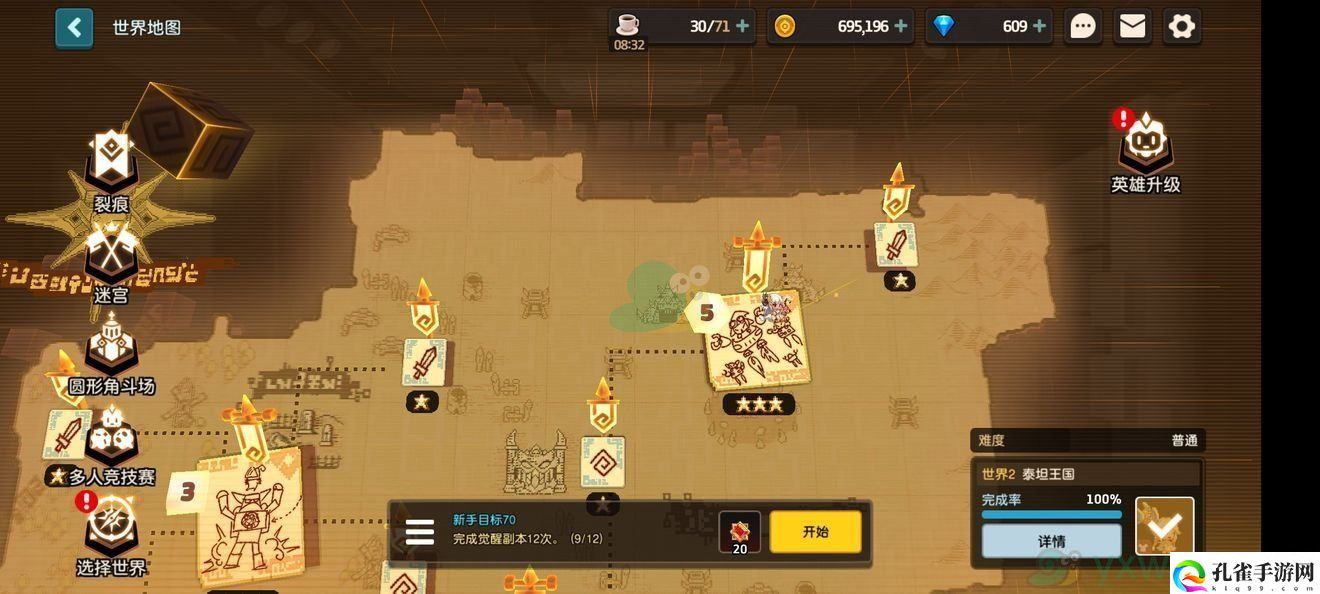Add gold coins with plus button

coord(902,27)
